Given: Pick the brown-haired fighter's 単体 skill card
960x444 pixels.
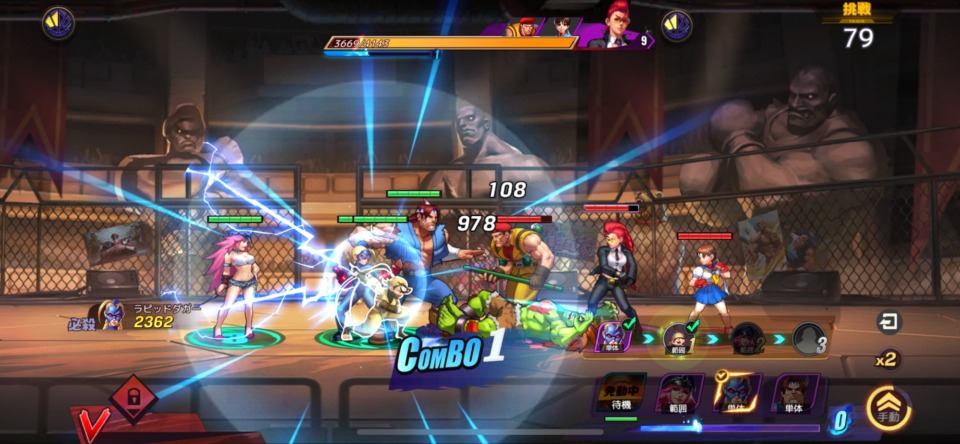Looking at the screenshot, I should pyautogui.click(x=796, y=394).
